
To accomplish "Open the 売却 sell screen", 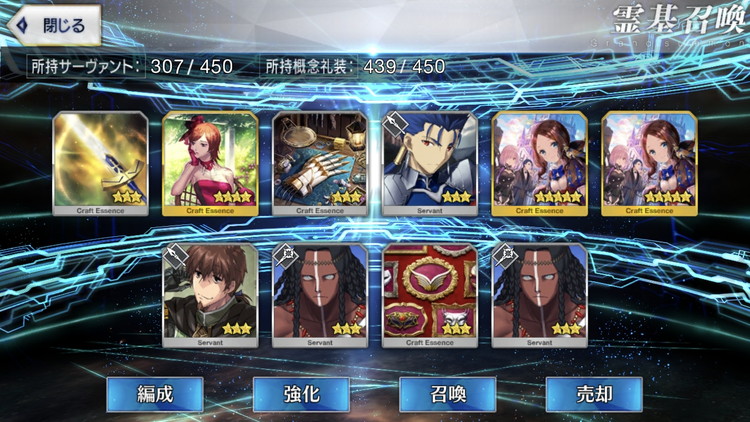I will click(593, 394).
